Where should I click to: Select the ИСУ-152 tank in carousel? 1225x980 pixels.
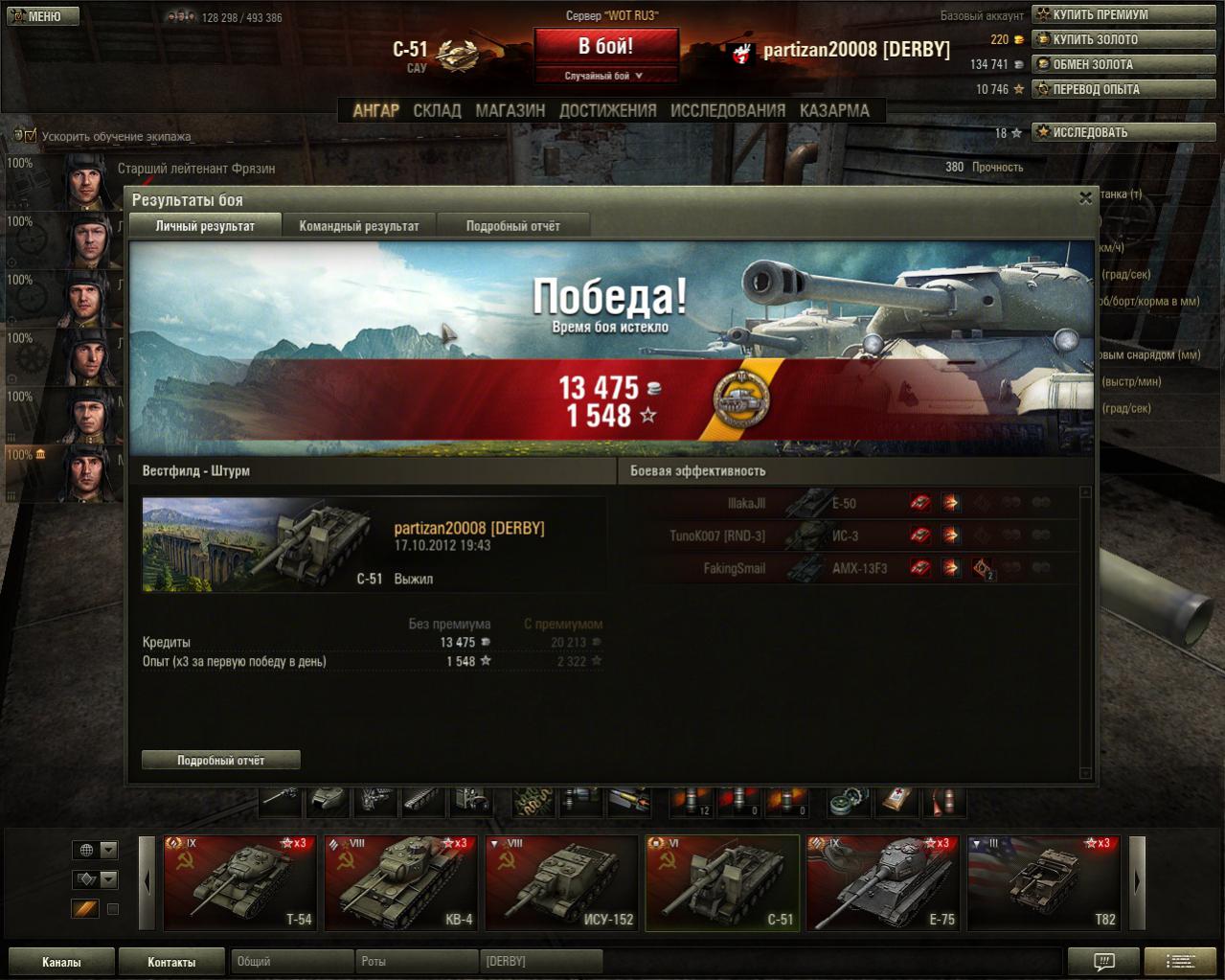point(561,882)
